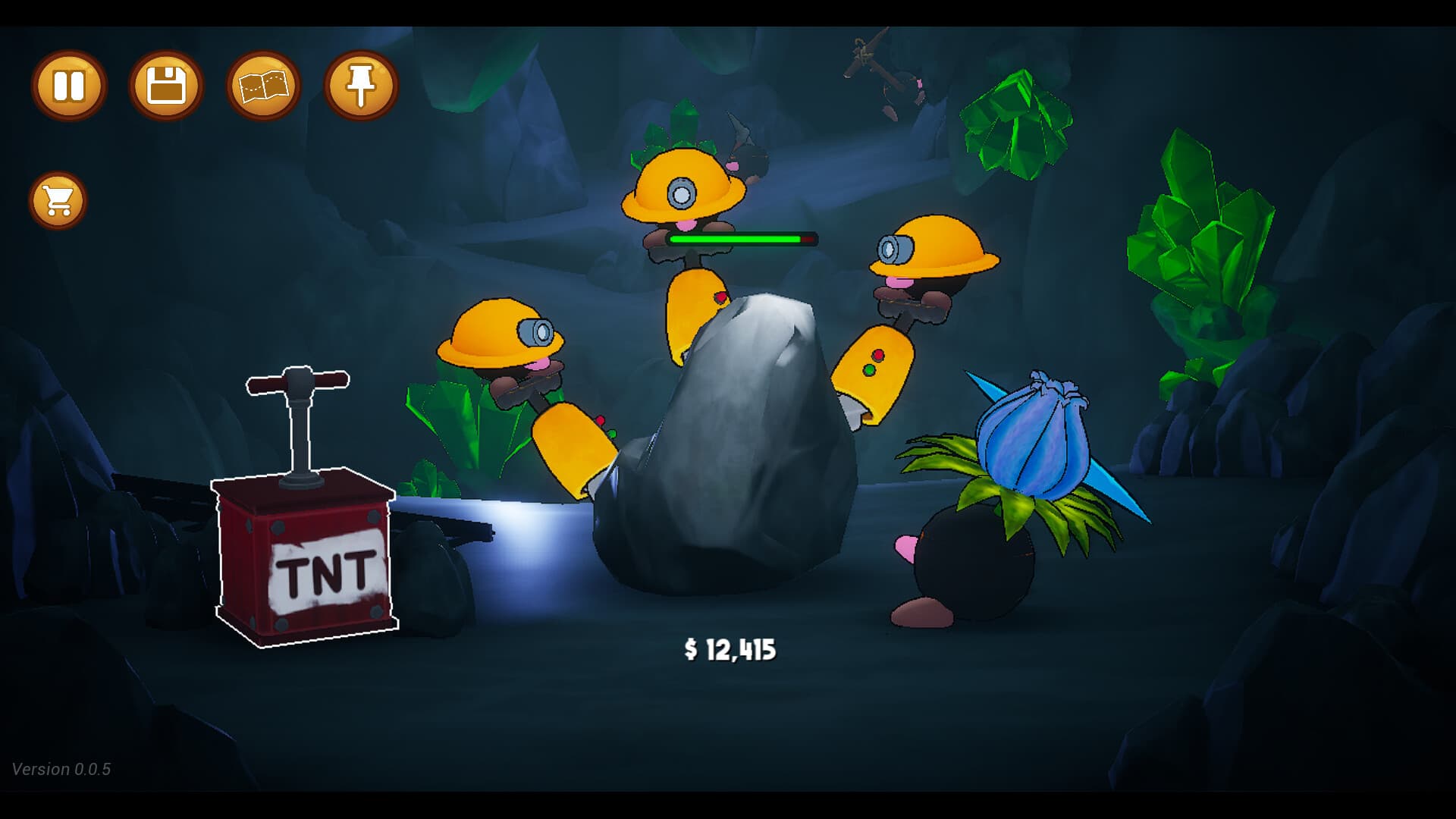Select the save game floppy disk icon
Screen dimensions: 1456x819
[x=165, y=86]
